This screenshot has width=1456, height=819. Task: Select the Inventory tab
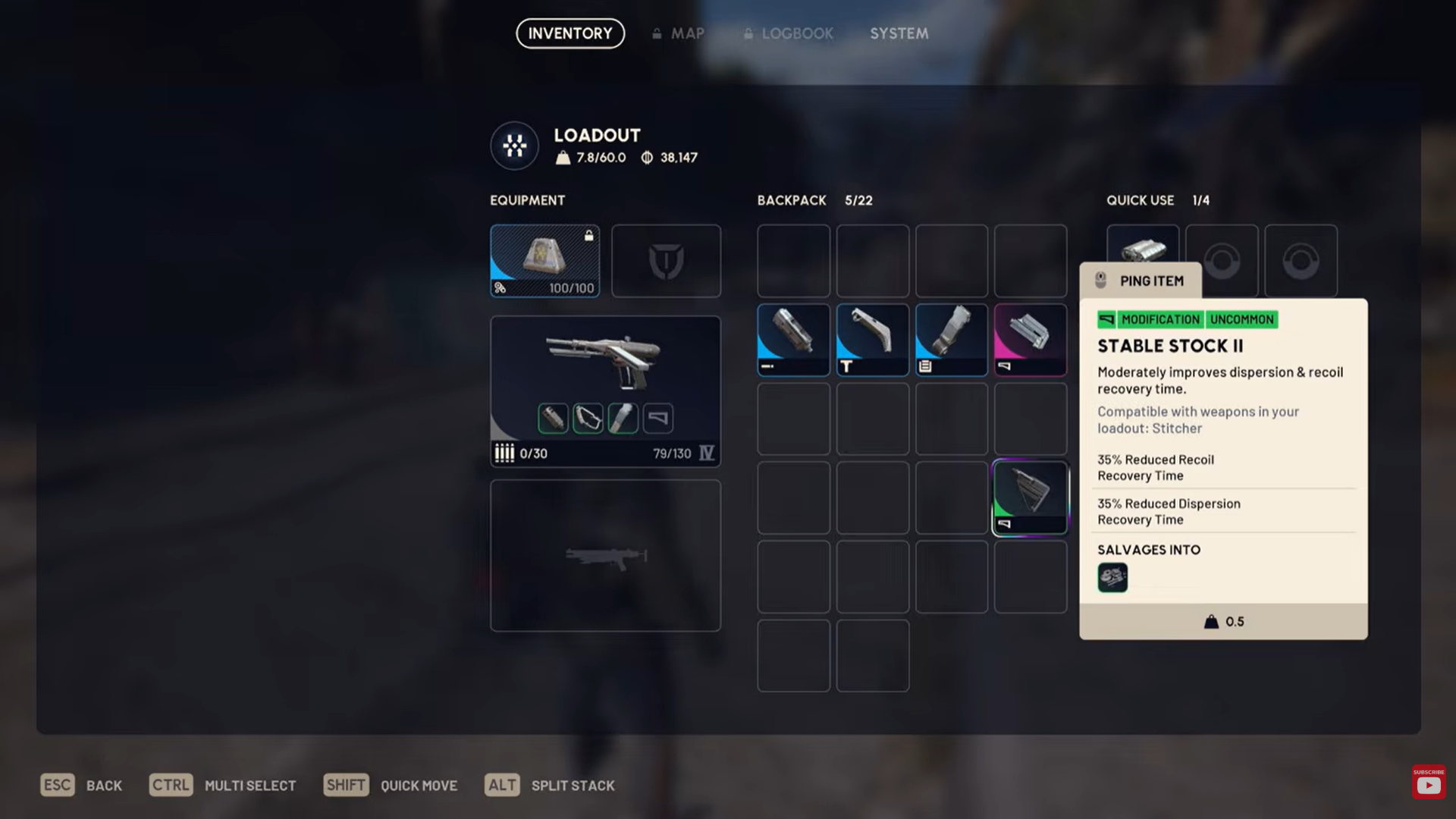[570, 33]
